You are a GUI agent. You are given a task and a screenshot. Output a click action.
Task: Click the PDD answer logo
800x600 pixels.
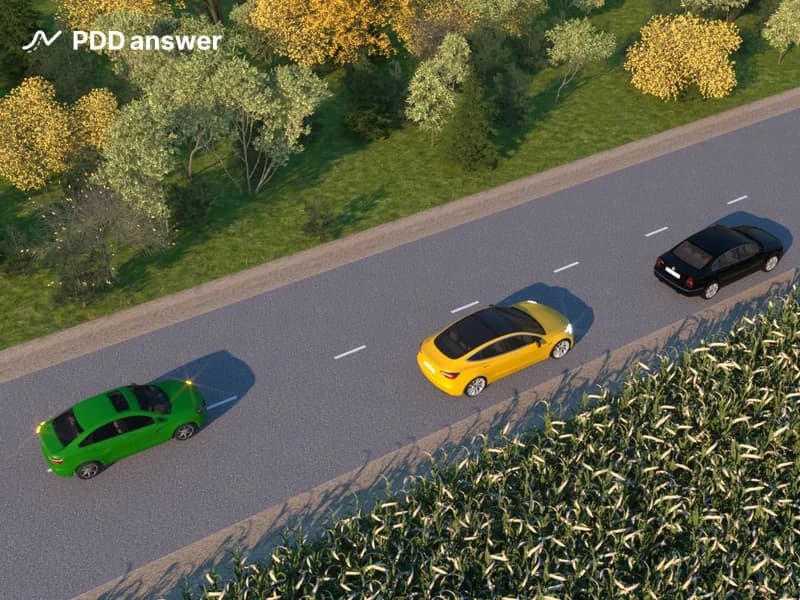click(122, 40)
